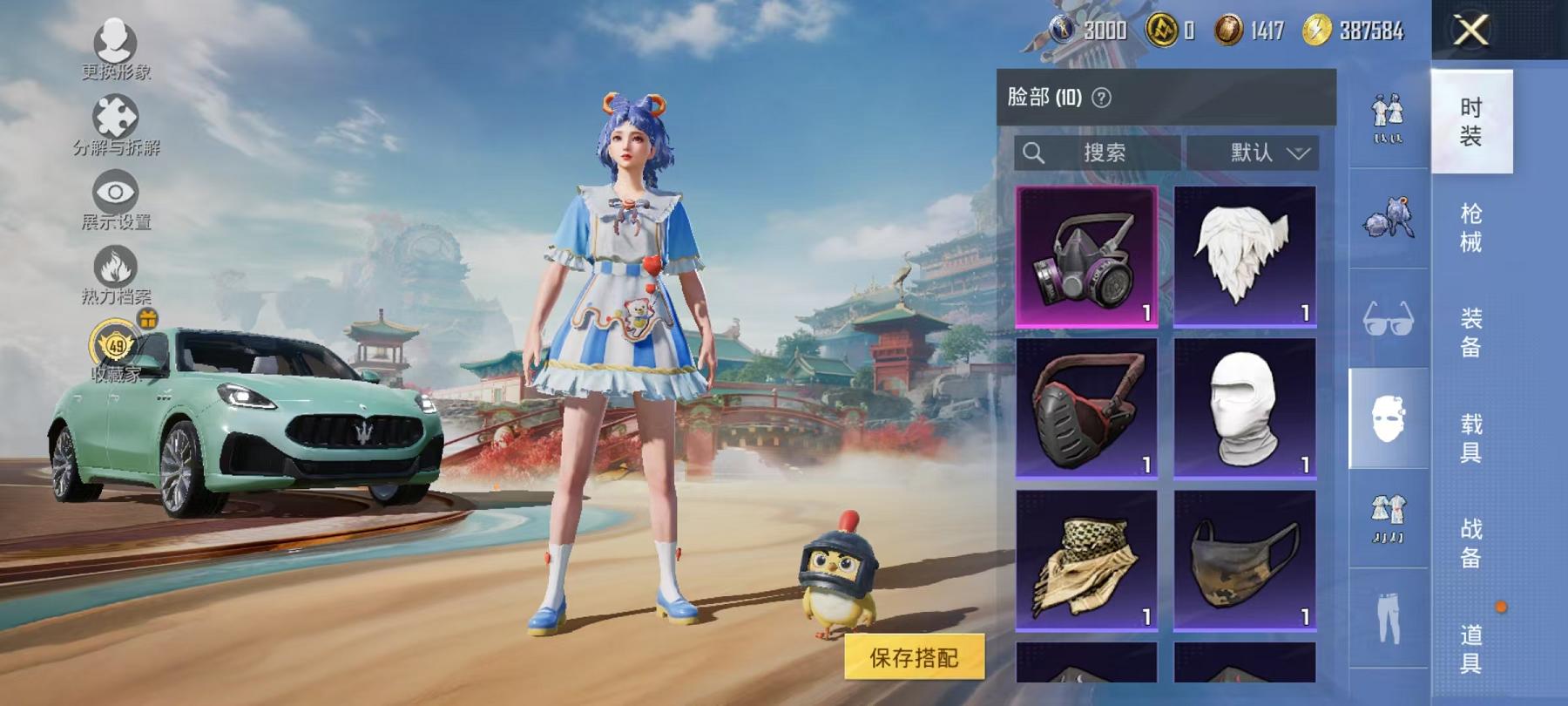Click the magnifier icon in the search bar
The image size is (1568, 706).
[1035, 153]
